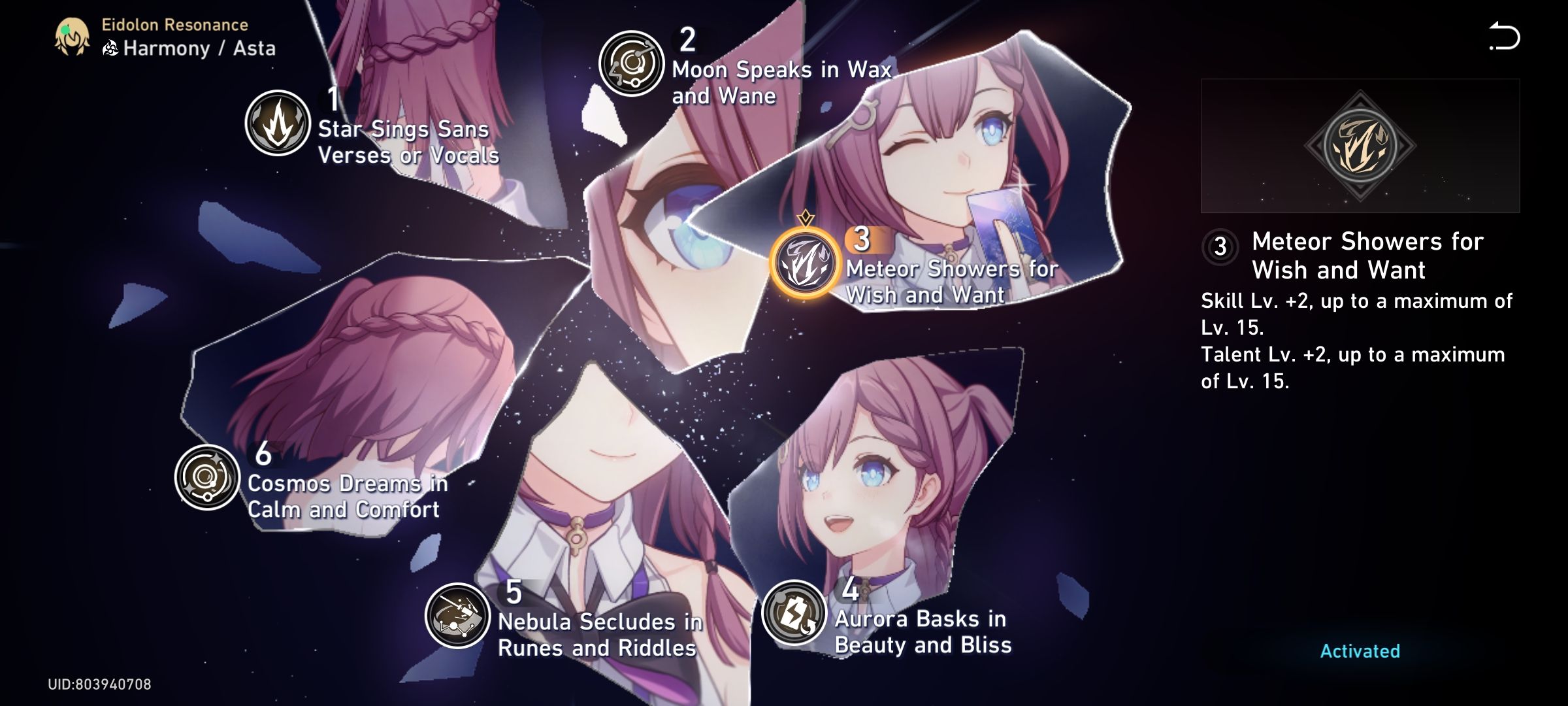Select the Eidolon 5 "Nebula Secludes in Runes and Riddles" icon
Viewport: 1568px width, 706px height.
[x=457, y=616]
